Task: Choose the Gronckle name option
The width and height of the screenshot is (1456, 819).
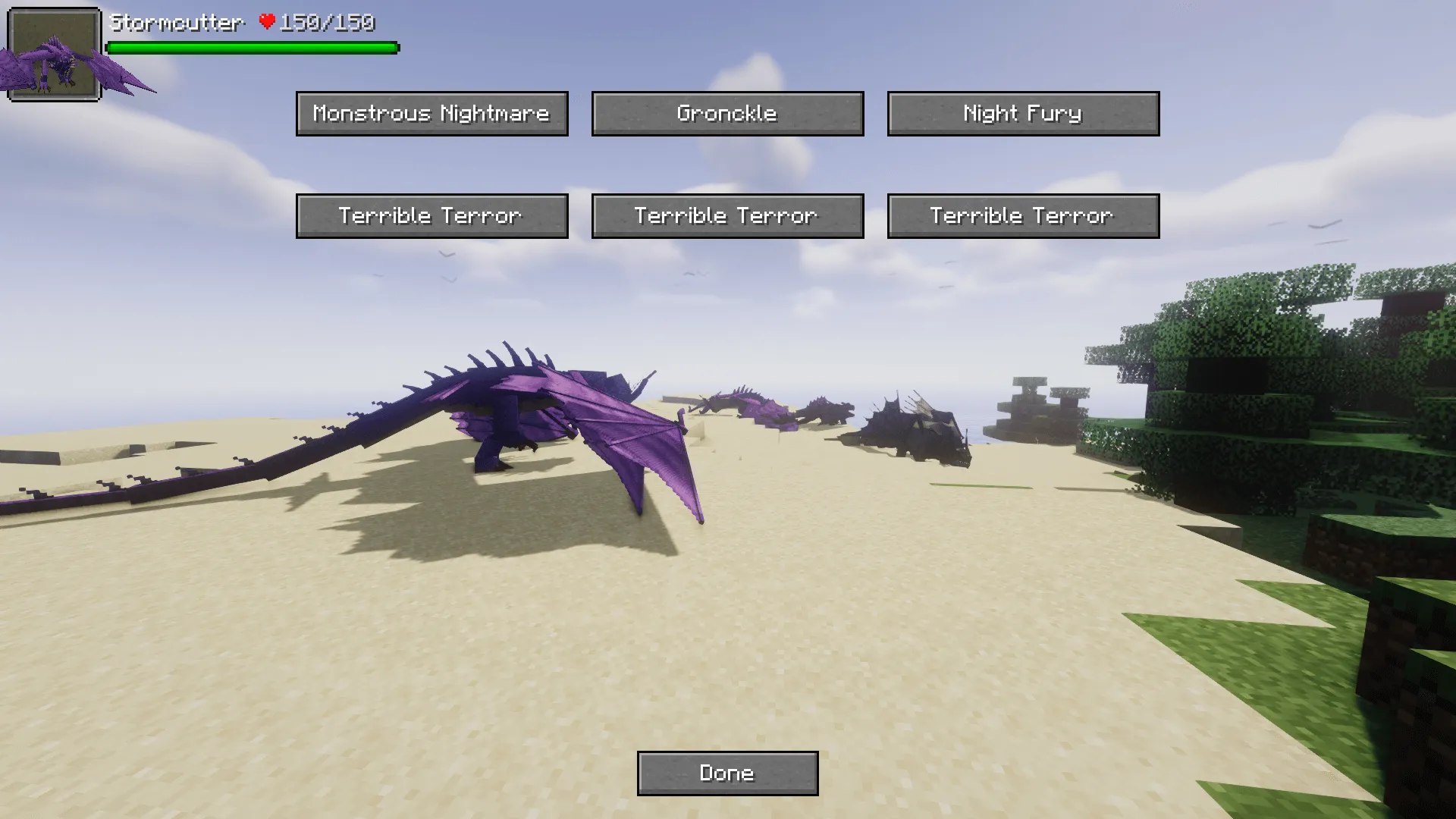Action: (726, 113)
